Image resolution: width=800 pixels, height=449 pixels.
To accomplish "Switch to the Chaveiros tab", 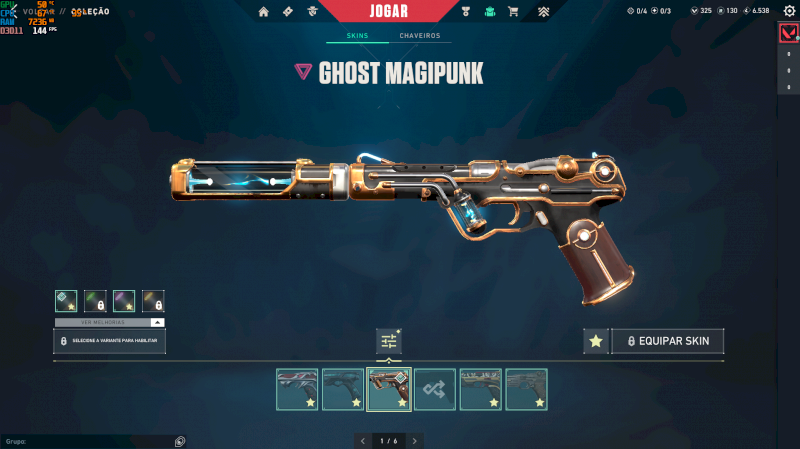I will coord(419,36).
